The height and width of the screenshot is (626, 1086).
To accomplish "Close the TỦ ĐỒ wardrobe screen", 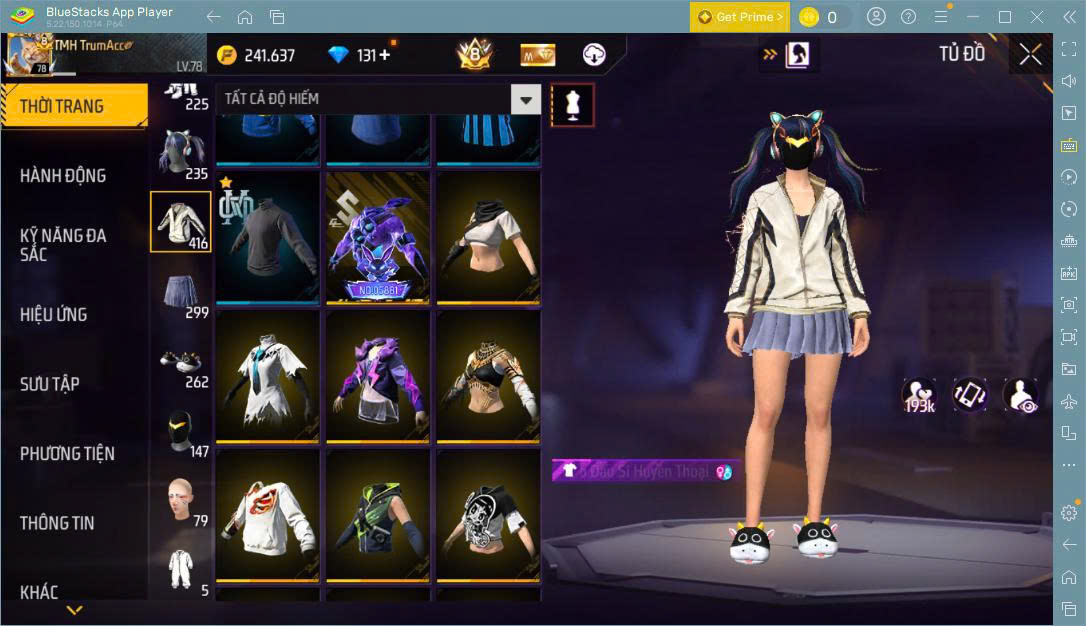I will (1031, 55).
